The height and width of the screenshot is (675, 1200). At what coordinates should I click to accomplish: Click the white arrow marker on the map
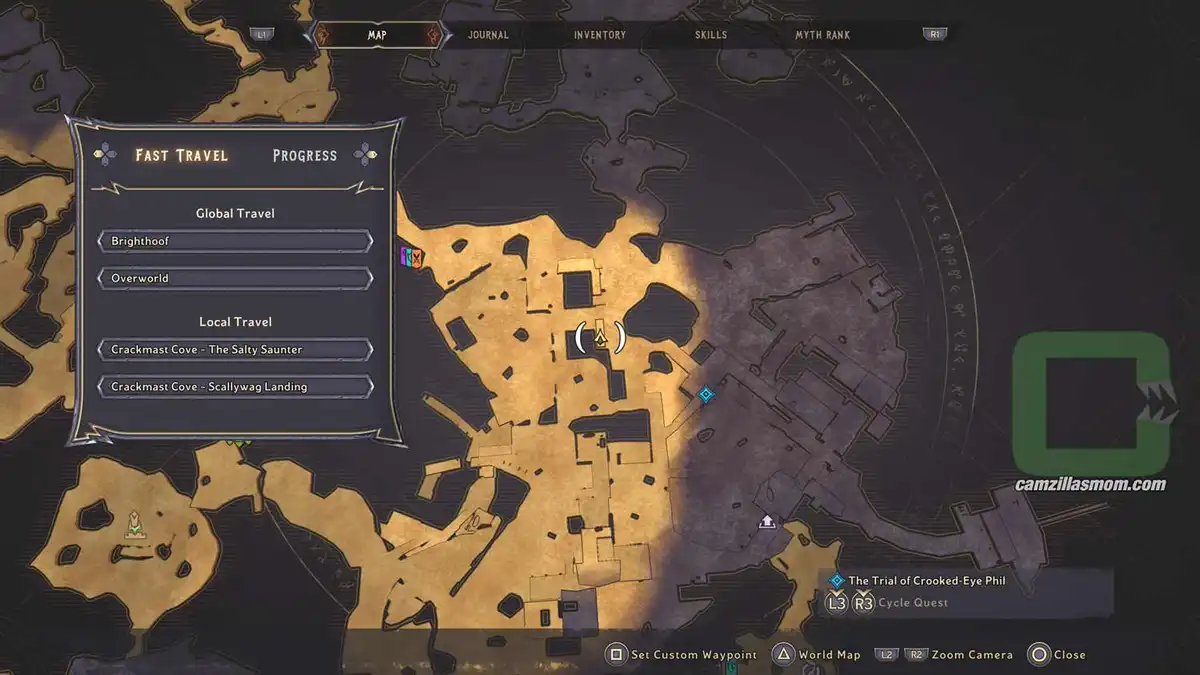(x=767, y=521)
